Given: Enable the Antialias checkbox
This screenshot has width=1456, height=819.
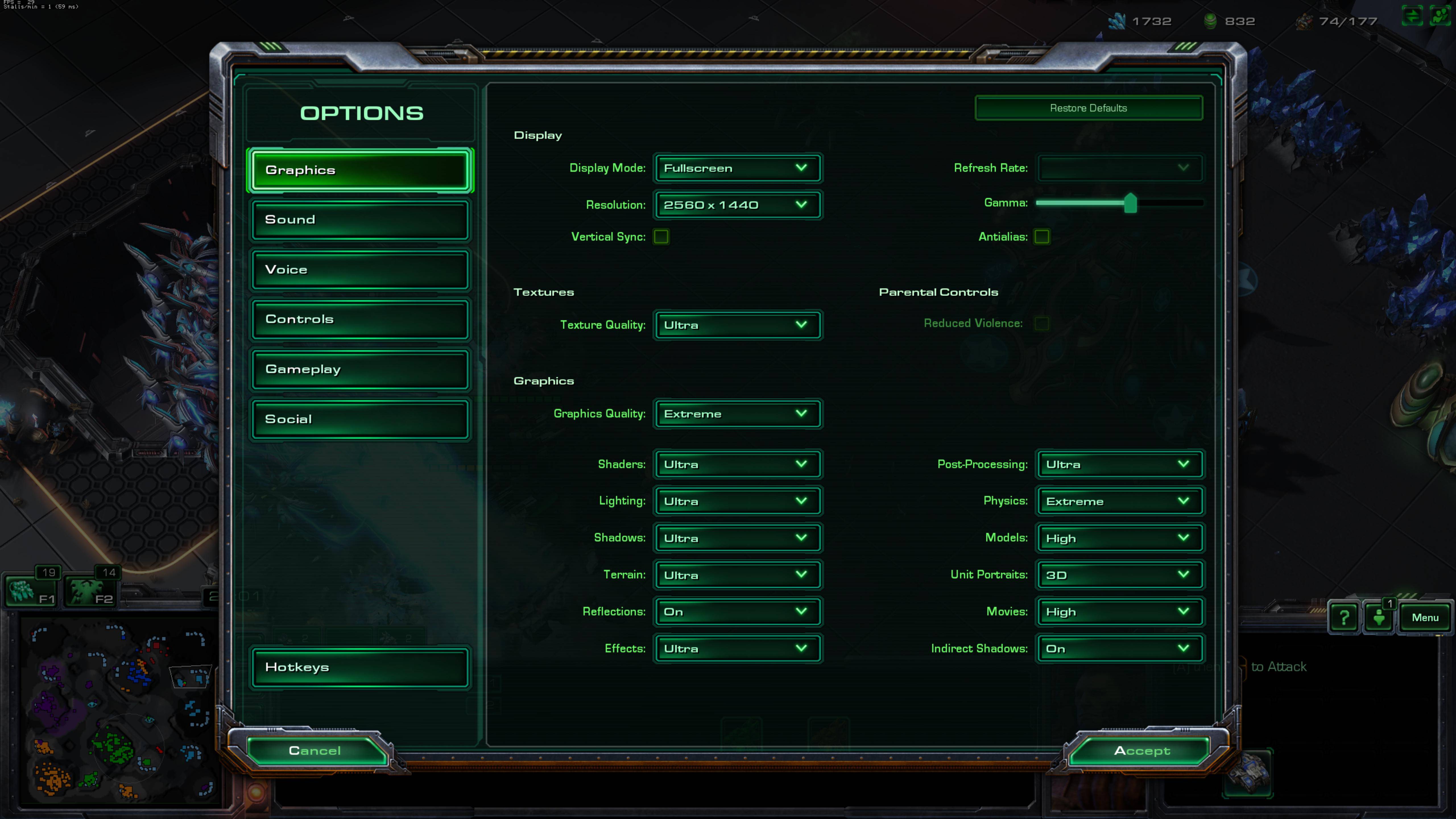Looking at the screenshot, I should coord(1042,237).
